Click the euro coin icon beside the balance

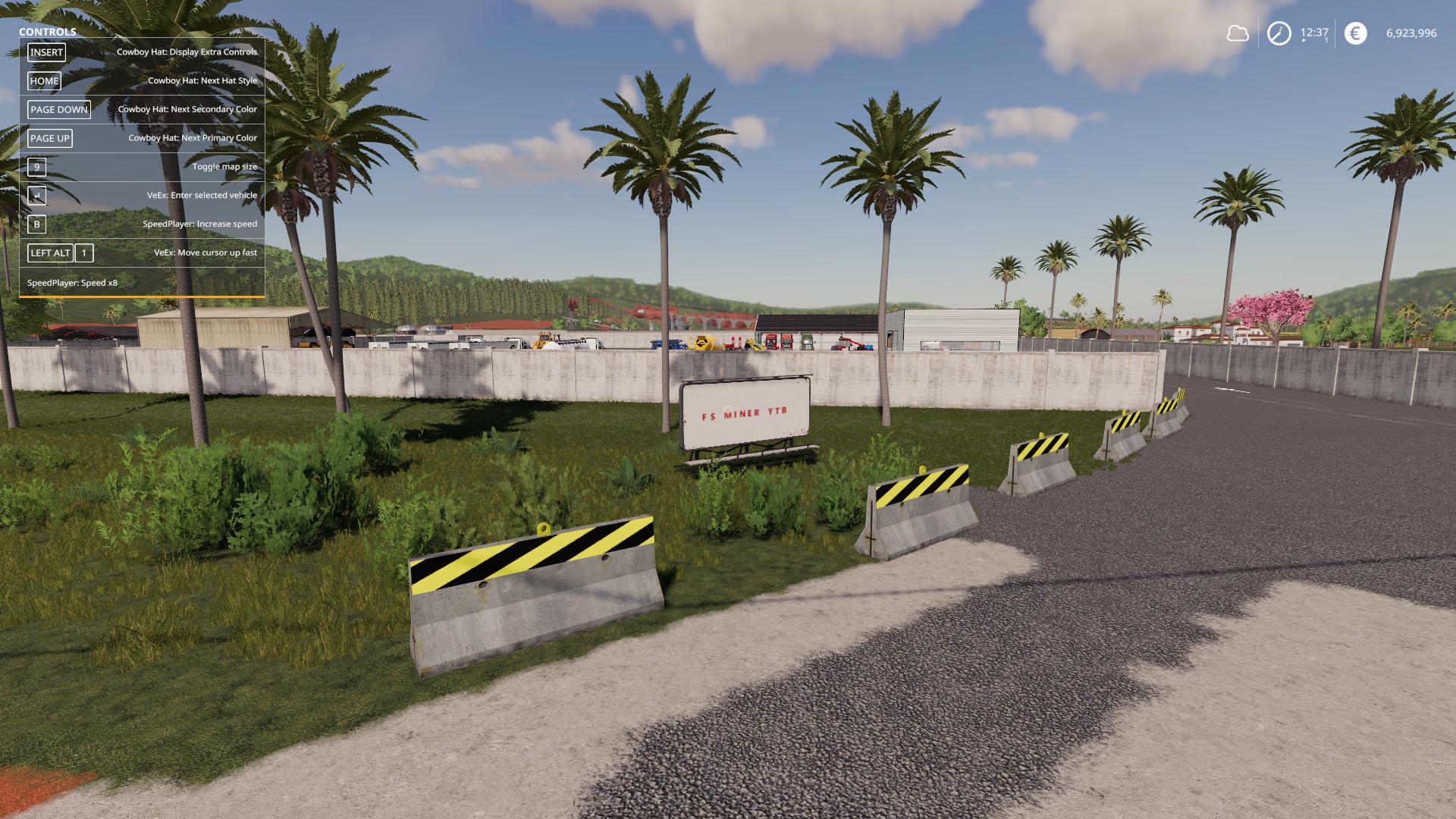tap(1356, 33)
